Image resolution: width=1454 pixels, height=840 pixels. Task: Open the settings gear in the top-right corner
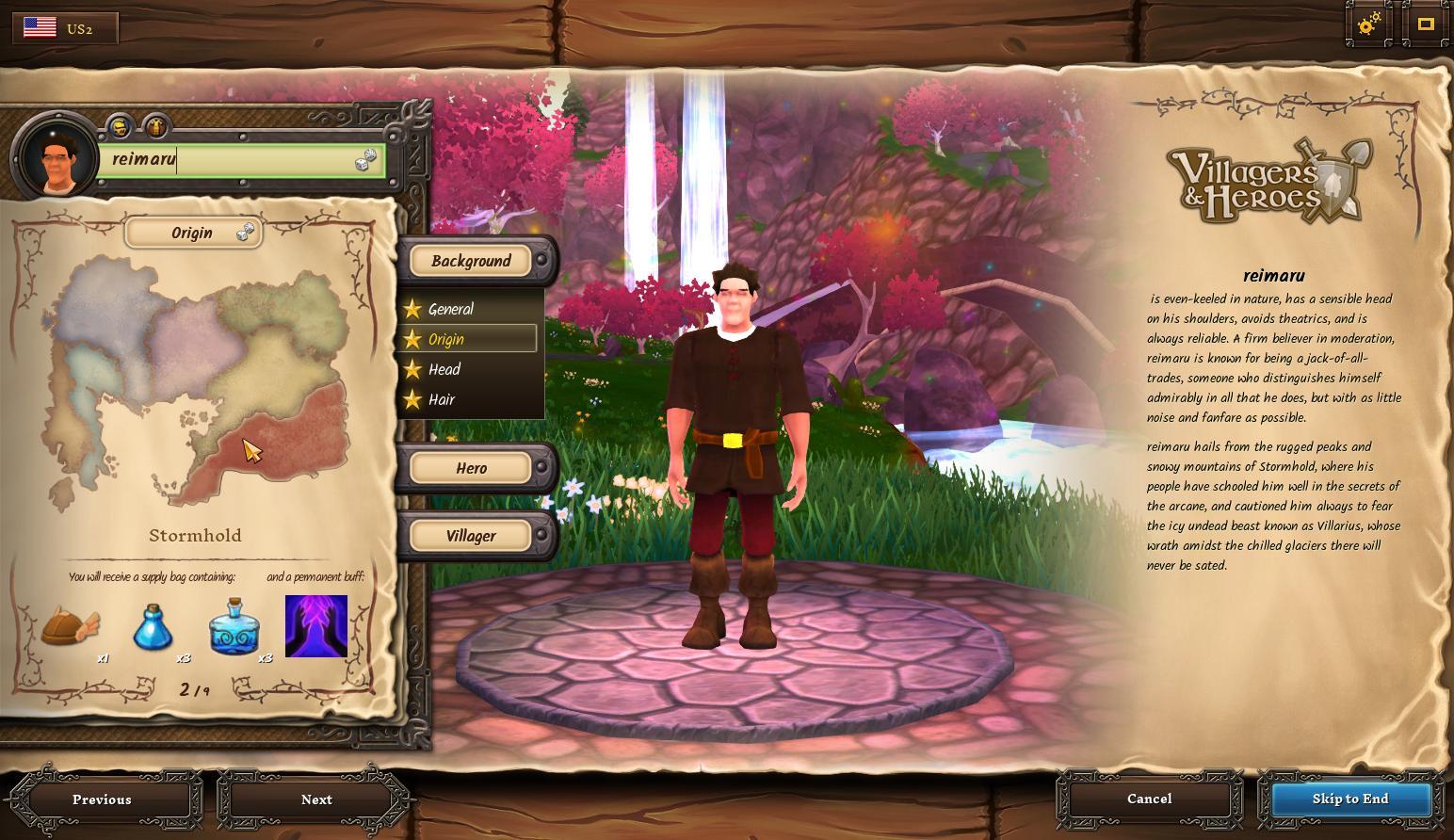tap(1367, 25)
